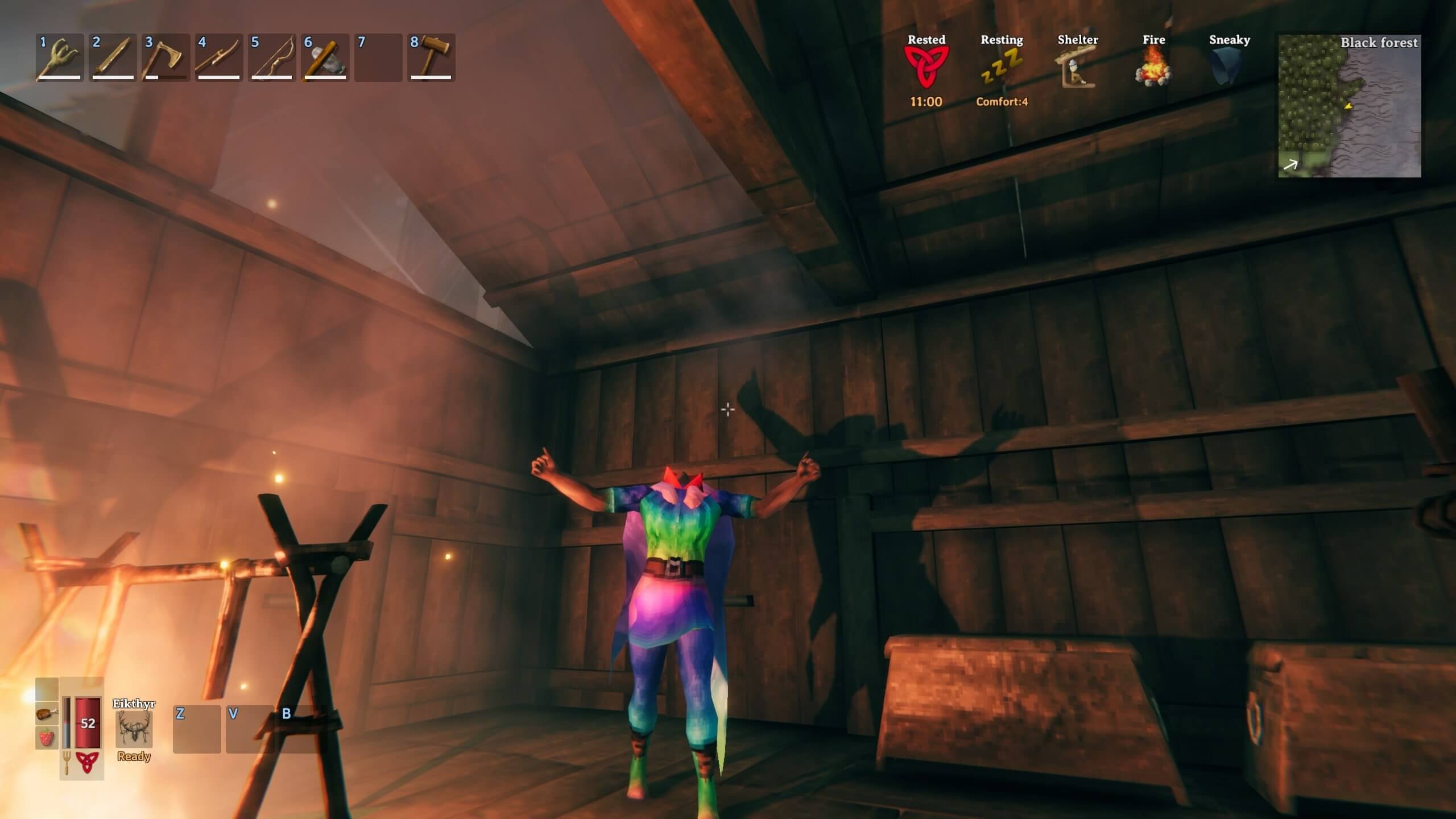Screen dimensions: 1456x819
Task: Activate the Eikthyr forsaken power
Action: click(x=134, y=729)
